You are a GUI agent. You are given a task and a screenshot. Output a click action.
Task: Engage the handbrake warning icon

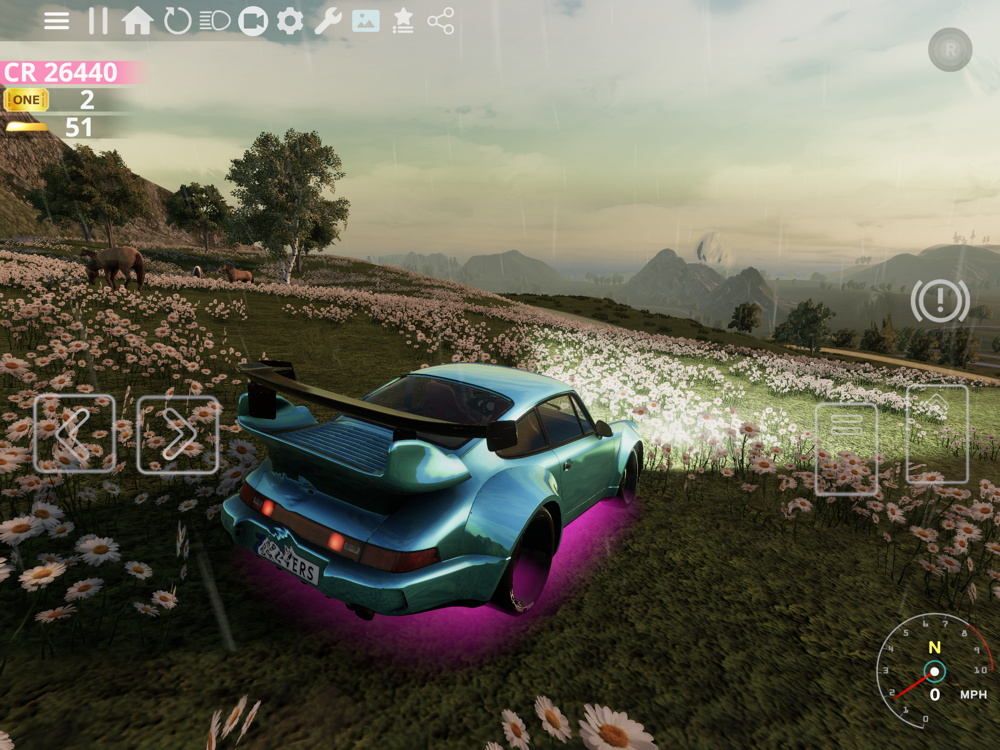(940, 301)
